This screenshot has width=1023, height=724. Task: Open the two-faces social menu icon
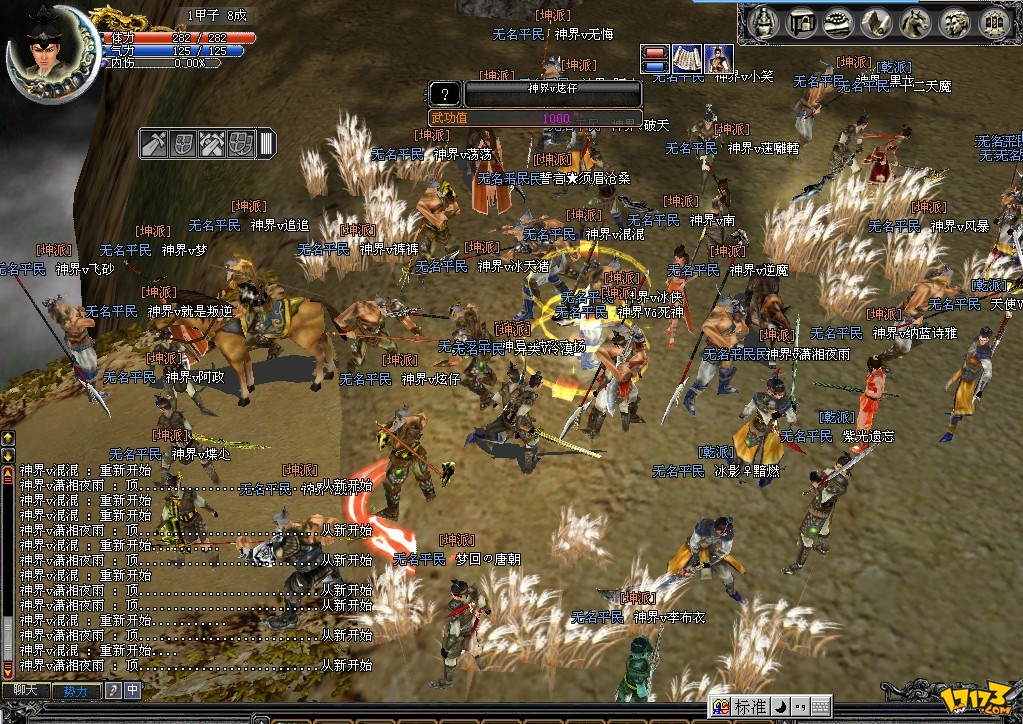[x=954, y=21]
